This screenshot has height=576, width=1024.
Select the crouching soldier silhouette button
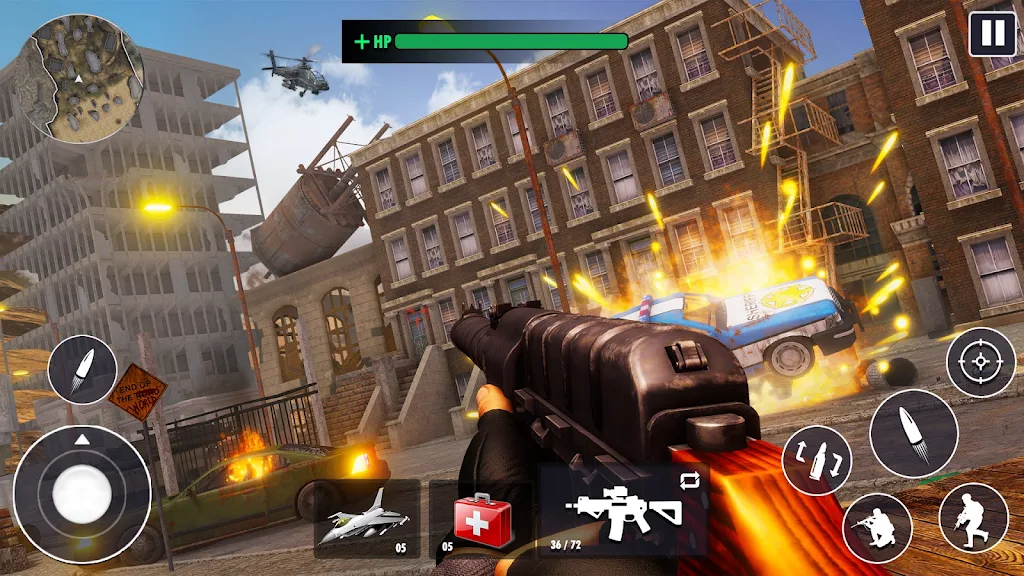pos(973,517)
